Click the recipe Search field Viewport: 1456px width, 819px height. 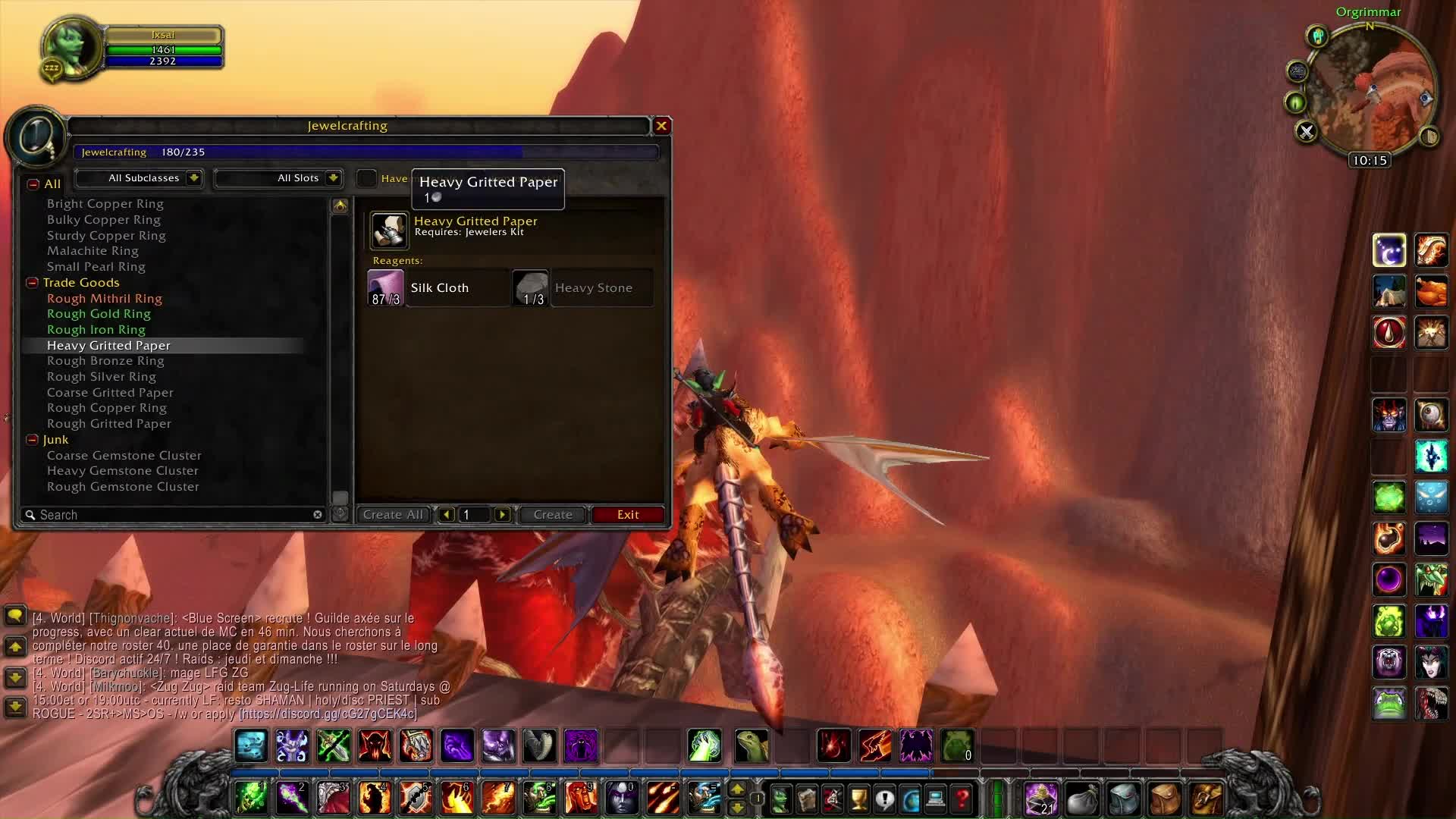(x=174, y=515)
